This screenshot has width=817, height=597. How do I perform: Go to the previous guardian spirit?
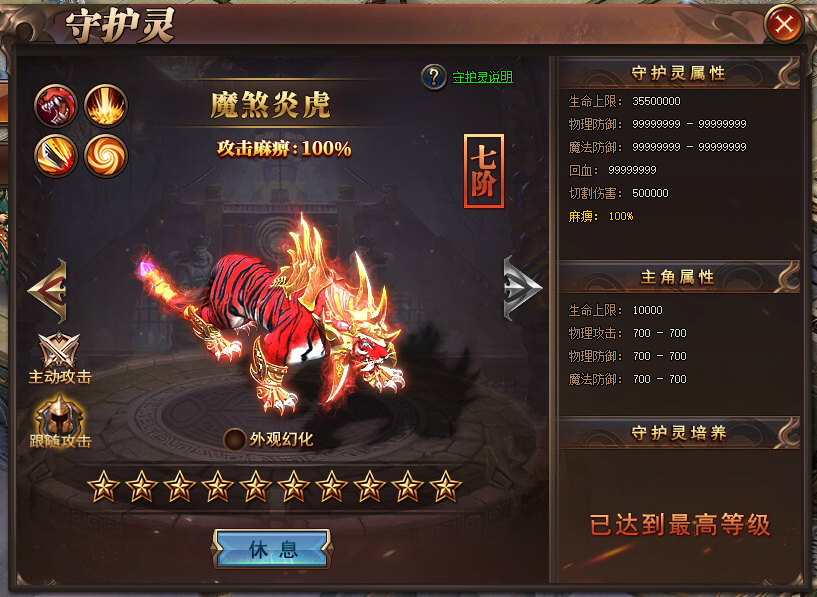tap(48, 289)
